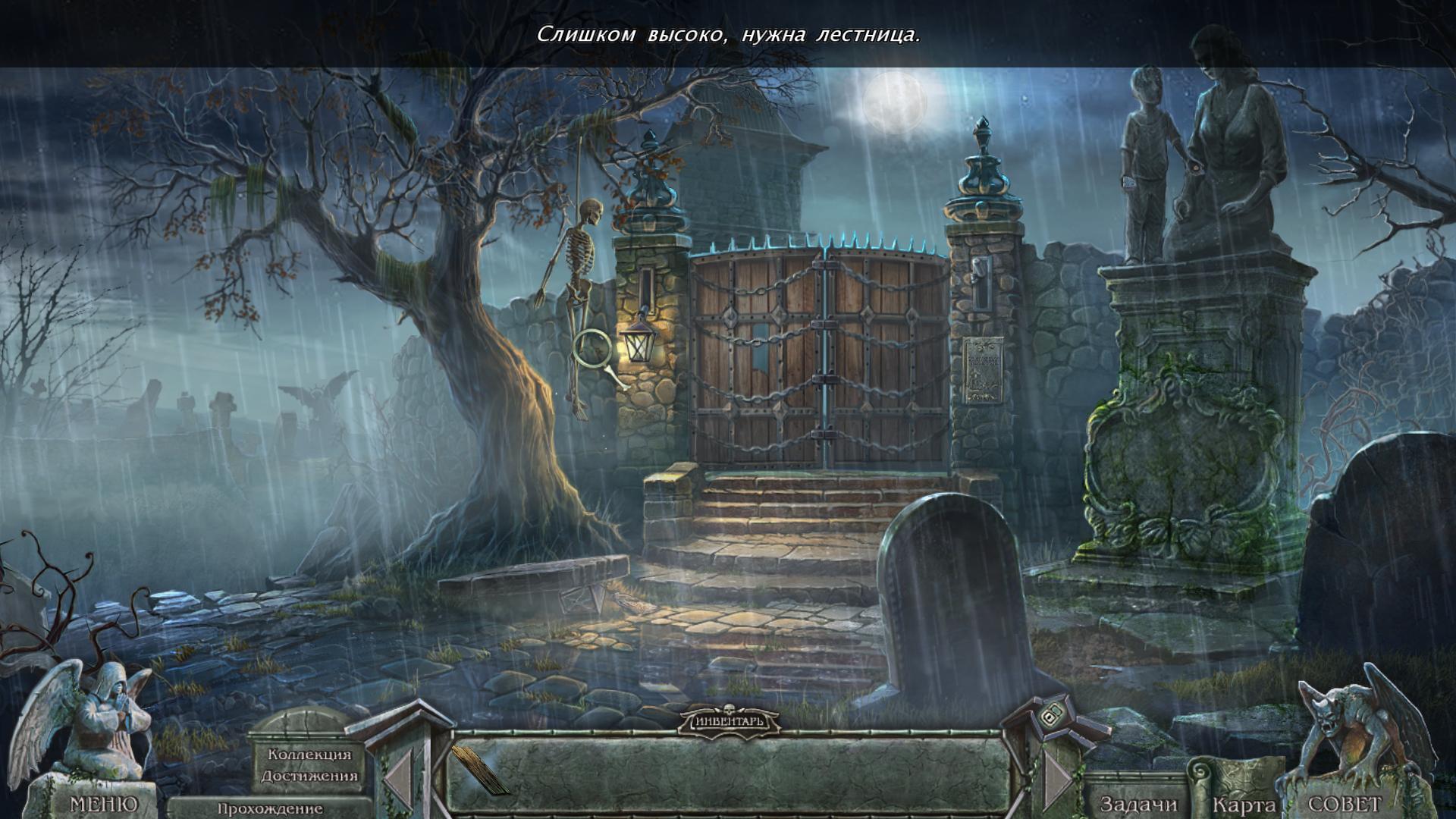The width and height of the screenshot is (1456, 819).
Task: Toggle the inventory lock icon
Action: point(1050,717)
